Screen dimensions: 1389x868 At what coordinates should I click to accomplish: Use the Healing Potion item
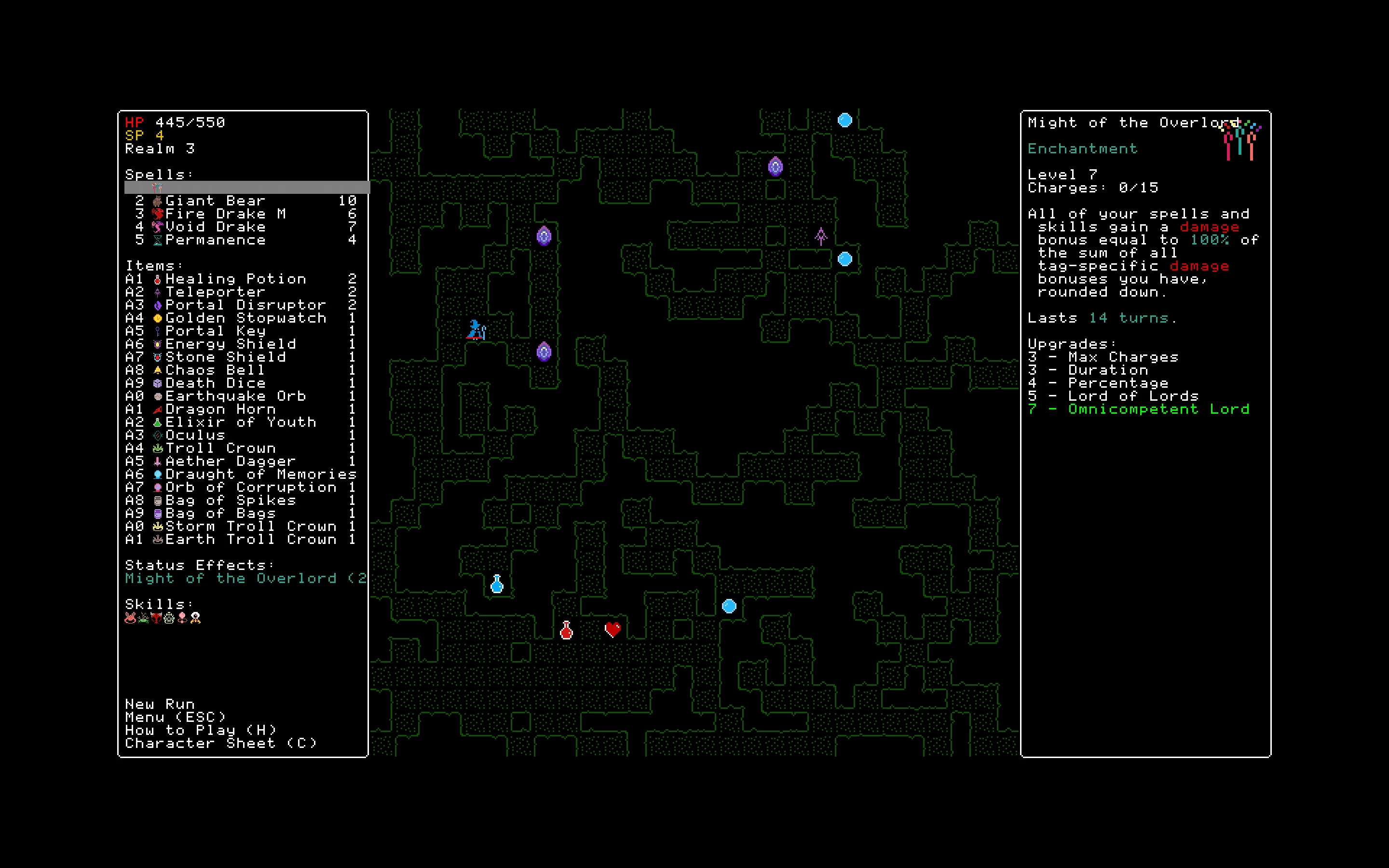point(235,279)
